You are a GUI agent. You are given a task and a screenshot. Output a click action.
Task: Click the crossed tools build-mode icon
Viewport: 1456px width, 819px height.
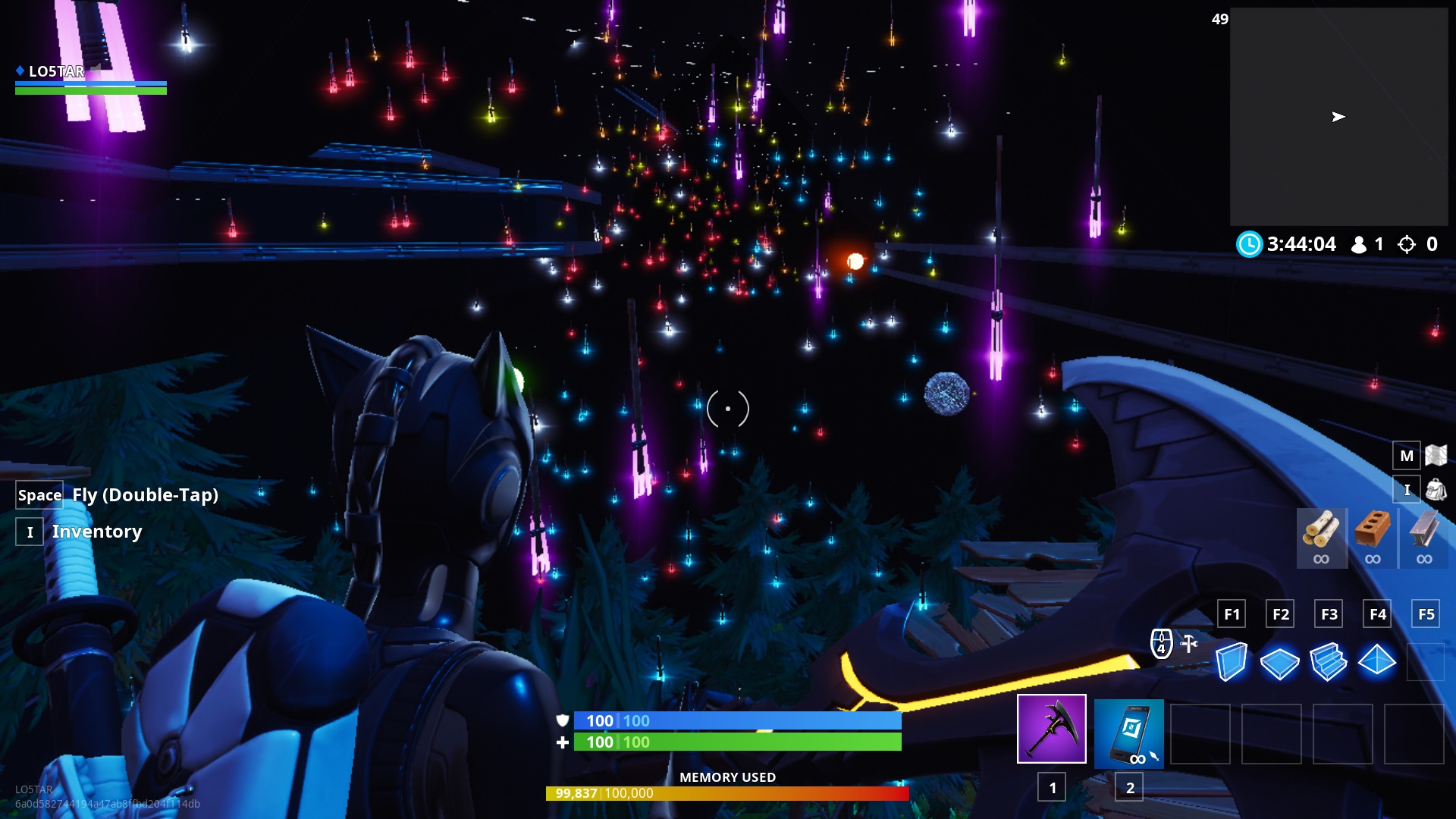point(1189,644)
